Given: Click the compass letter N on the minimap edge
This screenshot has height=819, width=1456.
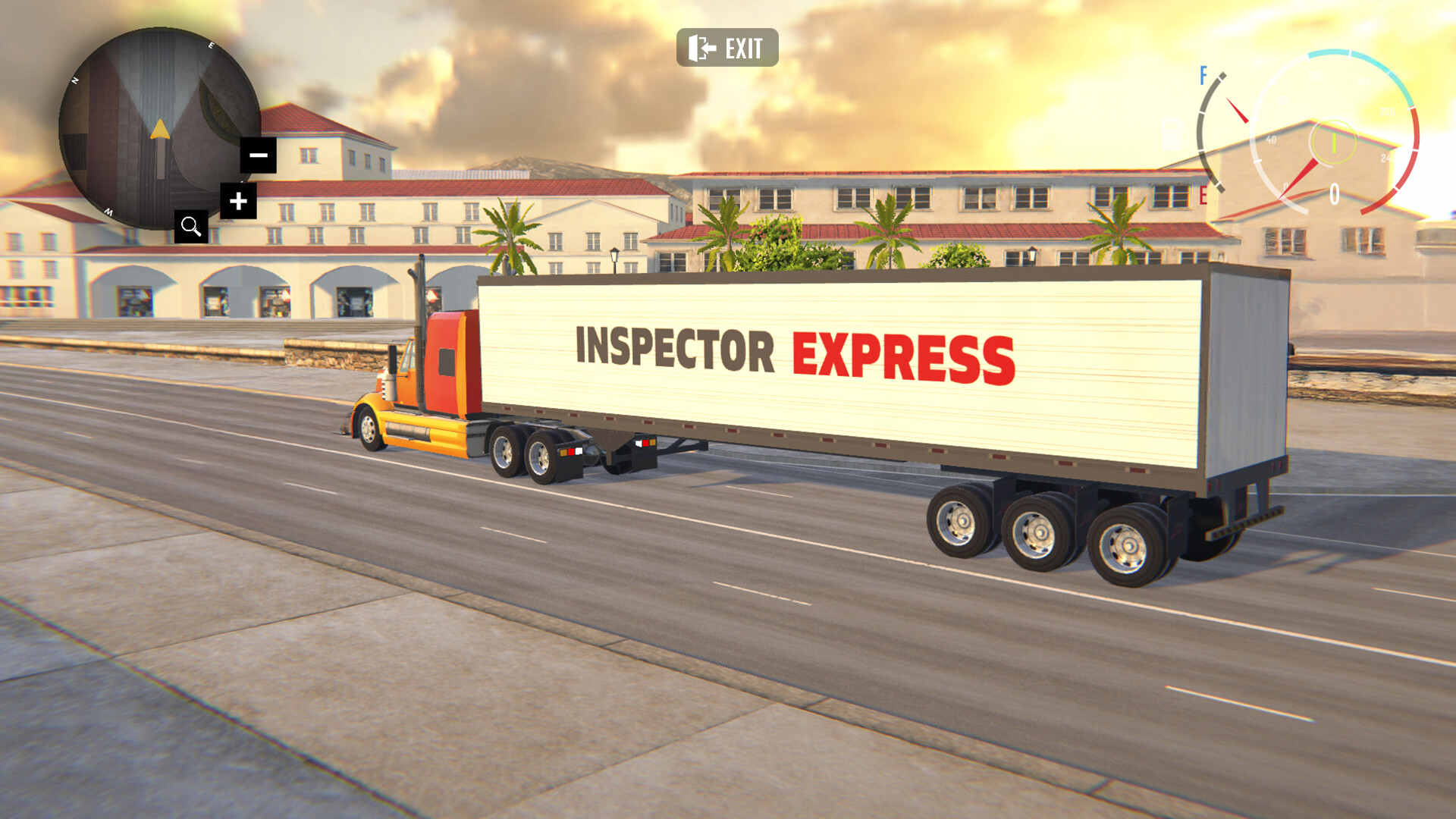Looking at the screenshot, I should point(75,80).
